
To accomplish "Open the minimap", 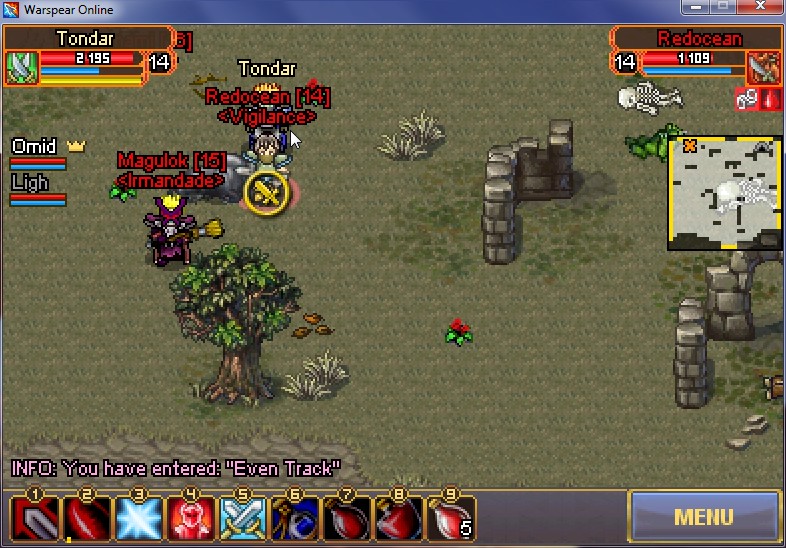I will 724,194.
